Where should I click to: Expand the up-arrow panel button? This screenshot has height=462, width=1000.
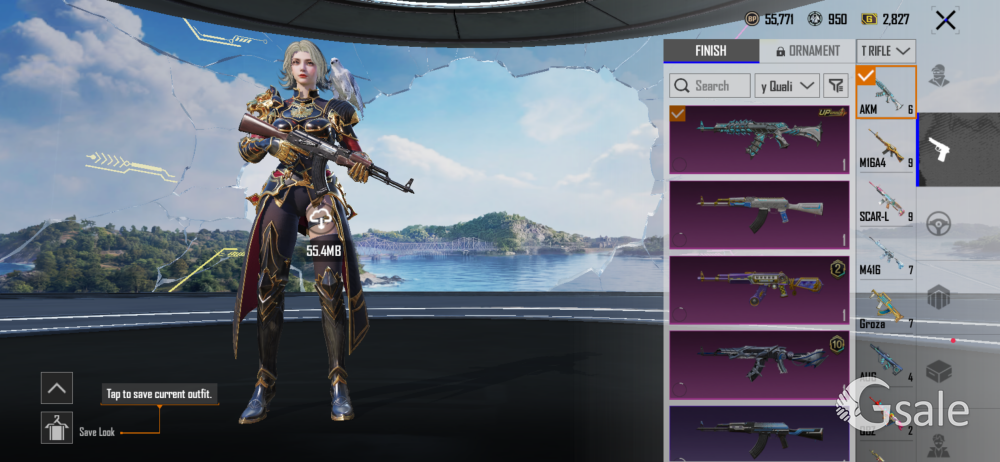57,388
